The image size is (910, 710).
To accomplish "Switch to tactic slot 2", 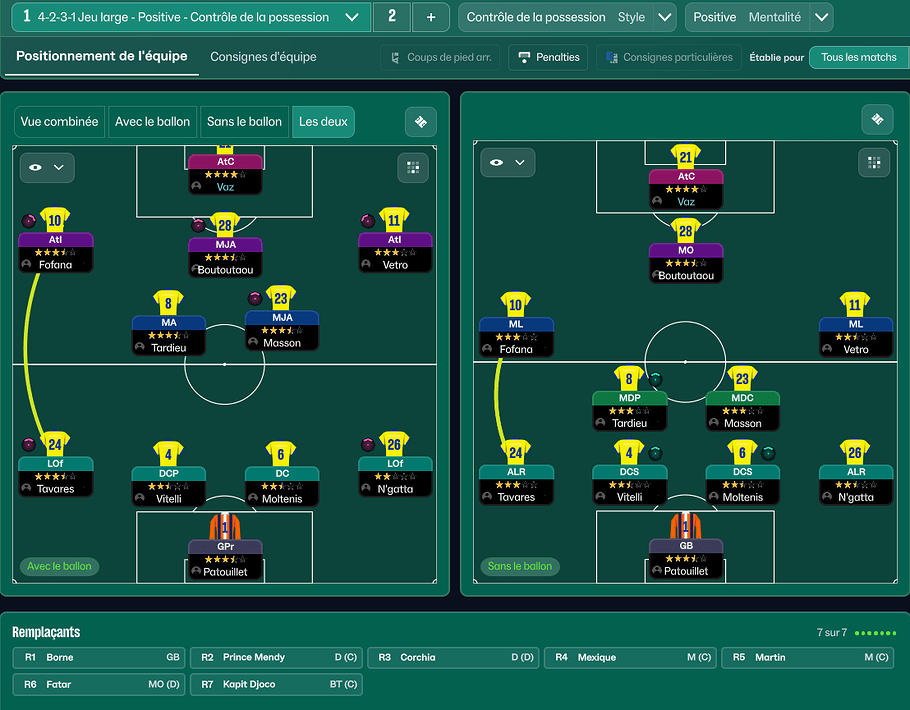I will click(x=391, y=17).
